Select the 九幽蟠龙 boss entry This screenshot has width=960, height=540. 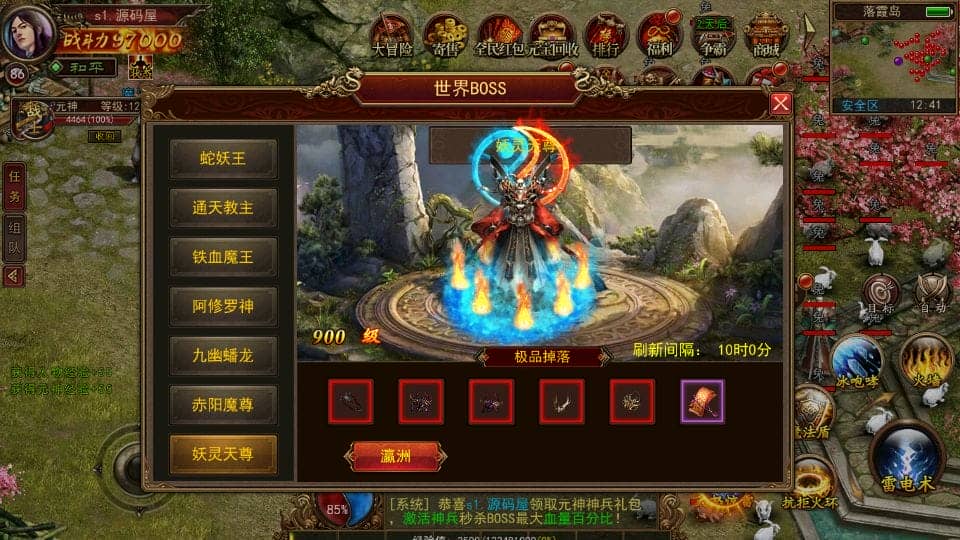pos(223,355)
